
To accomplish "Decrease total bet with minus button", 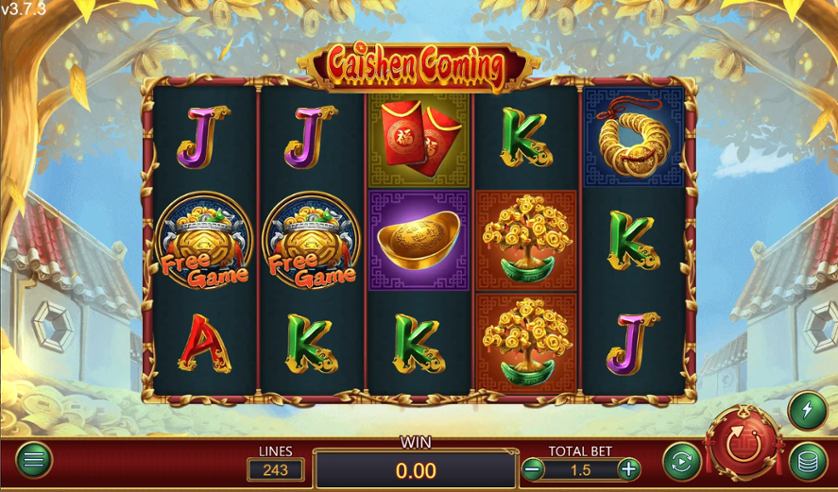I will coord(532,467).
